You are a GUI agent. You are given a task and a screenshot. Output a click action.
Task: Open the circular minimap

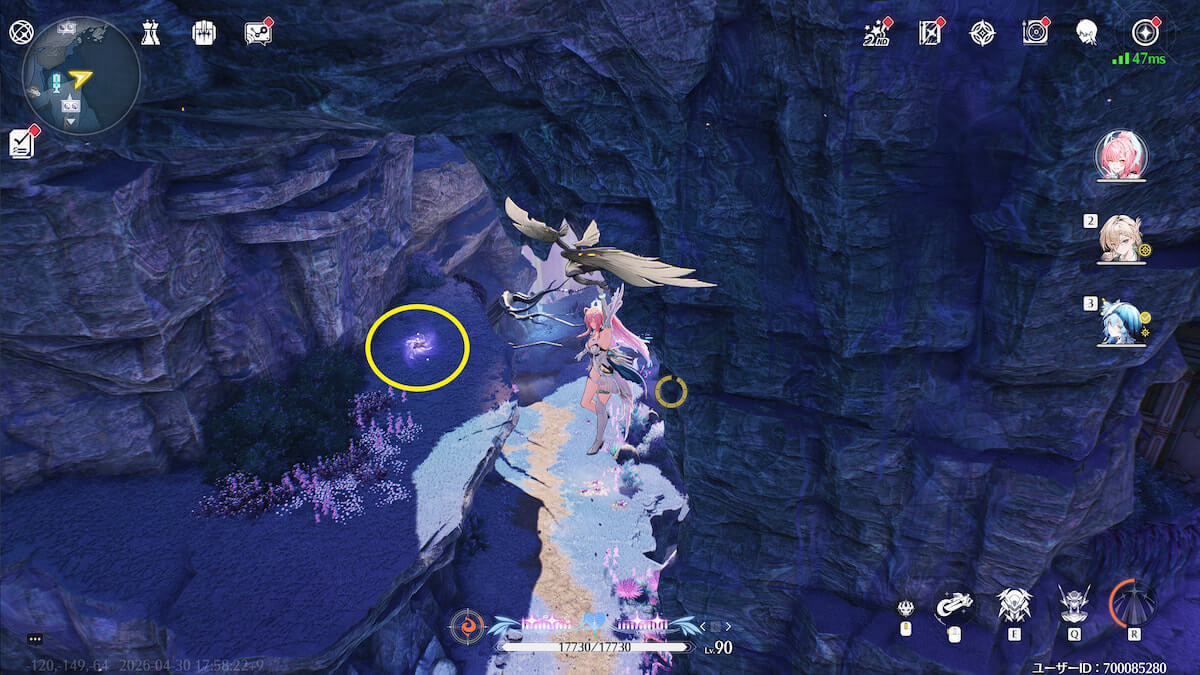coord(81,75)
